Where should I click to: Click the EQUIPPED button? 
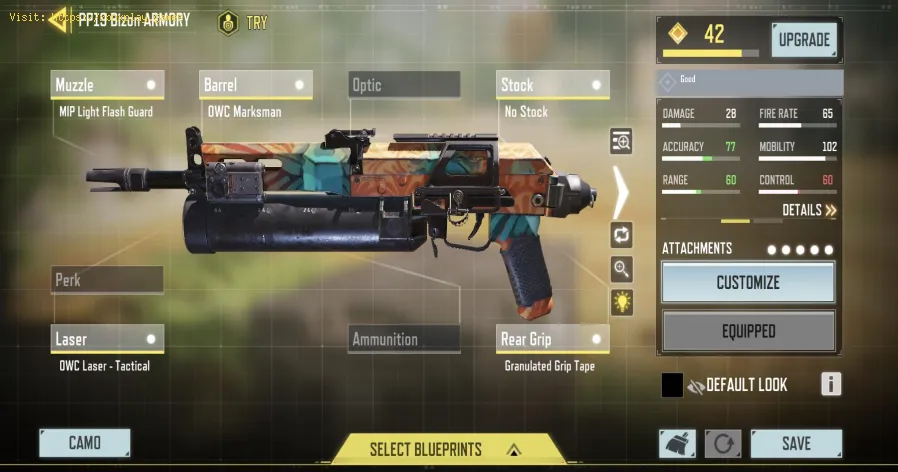(x=748, y=331)
